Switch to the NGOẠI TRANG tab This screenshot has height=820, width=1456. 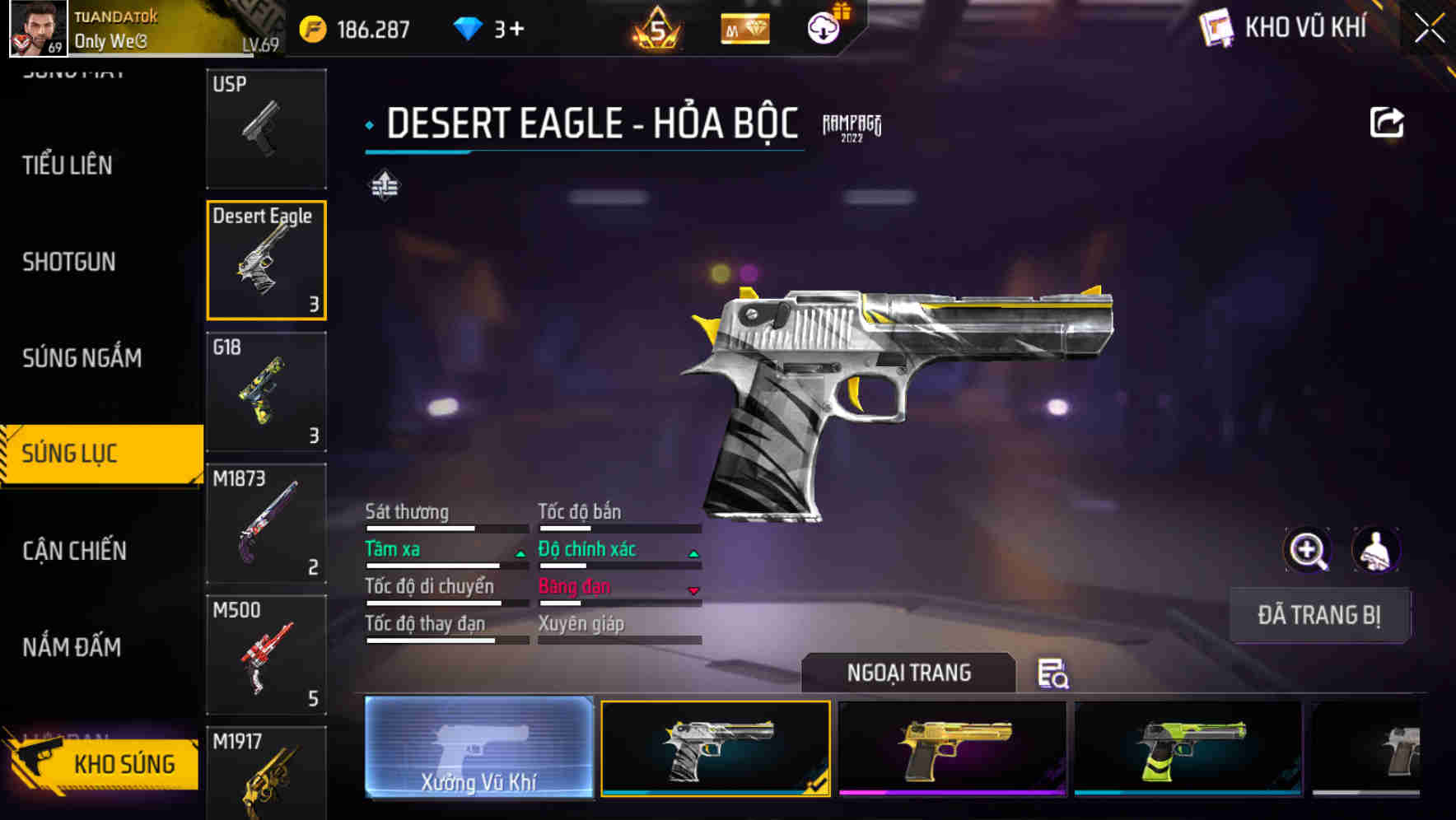tap(909, 672)
